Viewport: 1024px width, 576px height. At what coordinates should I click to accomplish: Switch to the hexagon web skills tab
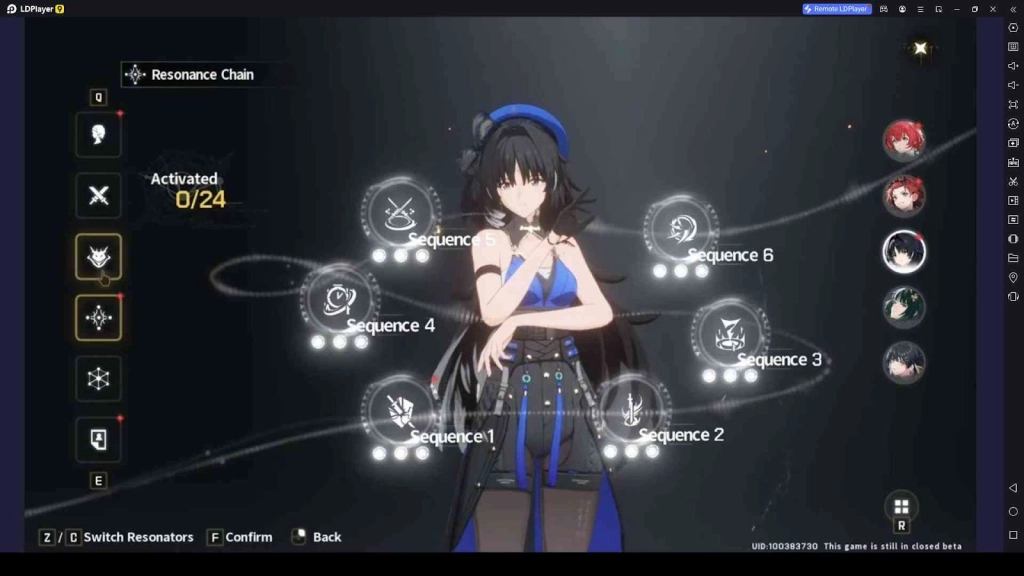(98, 379)
